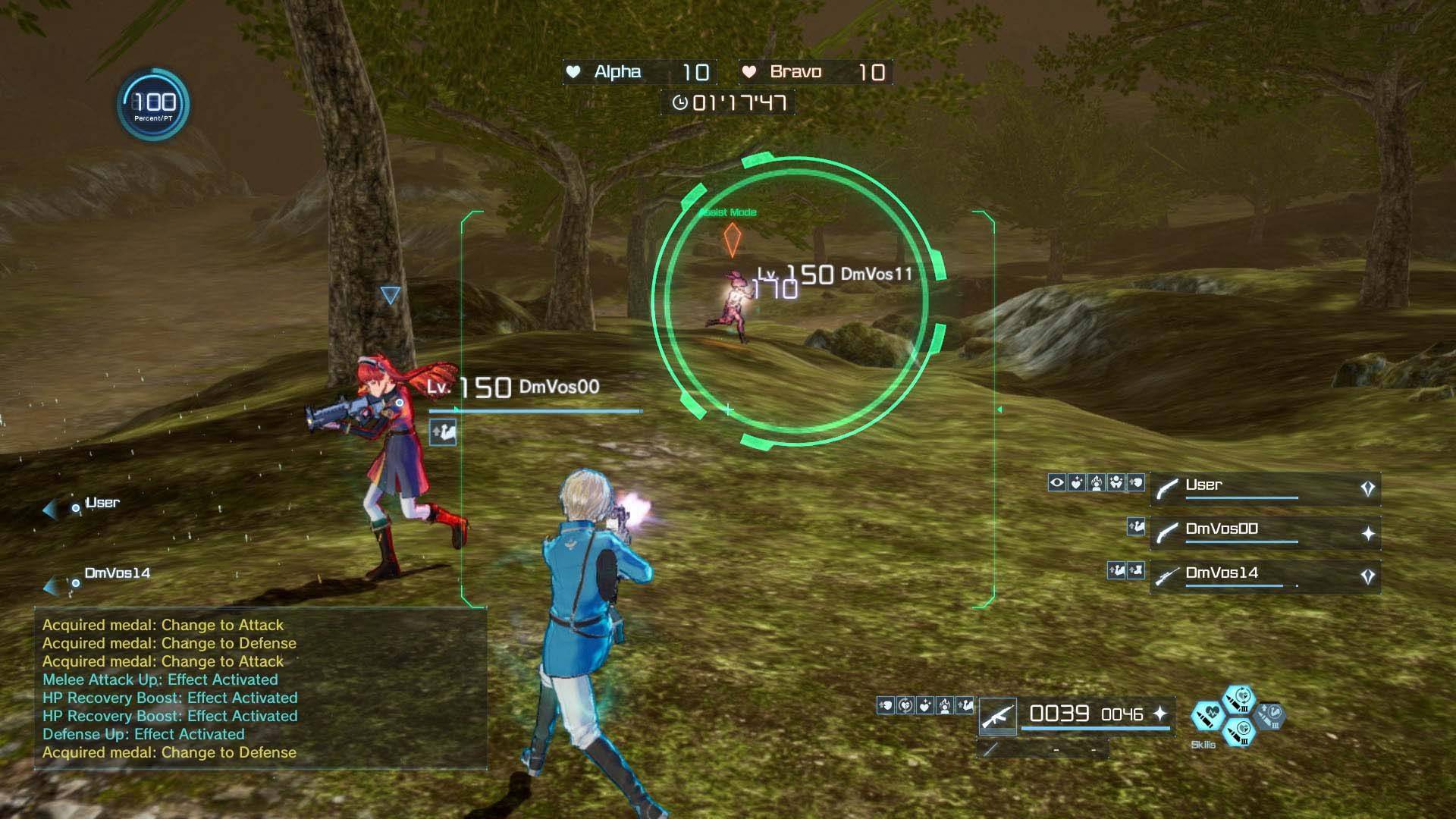Screen dimensions: 1456x819
Task: Click the eye buff icon beside User
Action: pos(1057,483)
